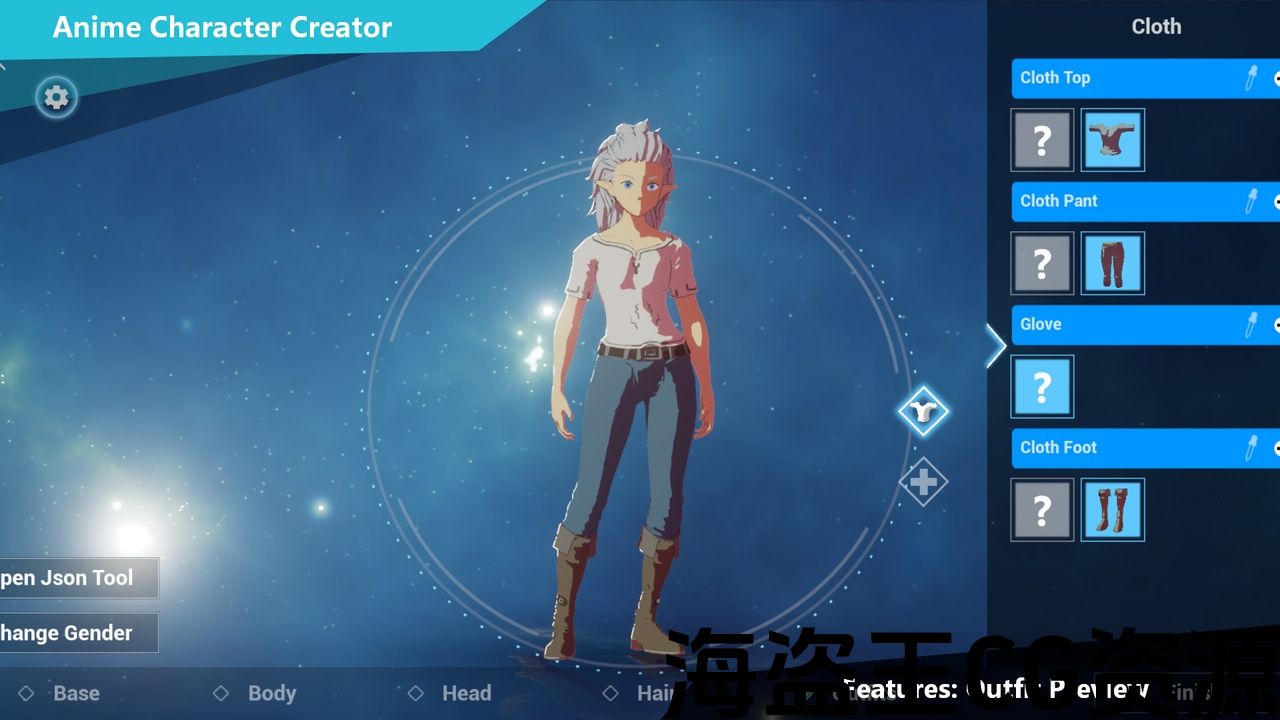
Task: Select the shirt icon diamond button
Action: coord(922,410)
